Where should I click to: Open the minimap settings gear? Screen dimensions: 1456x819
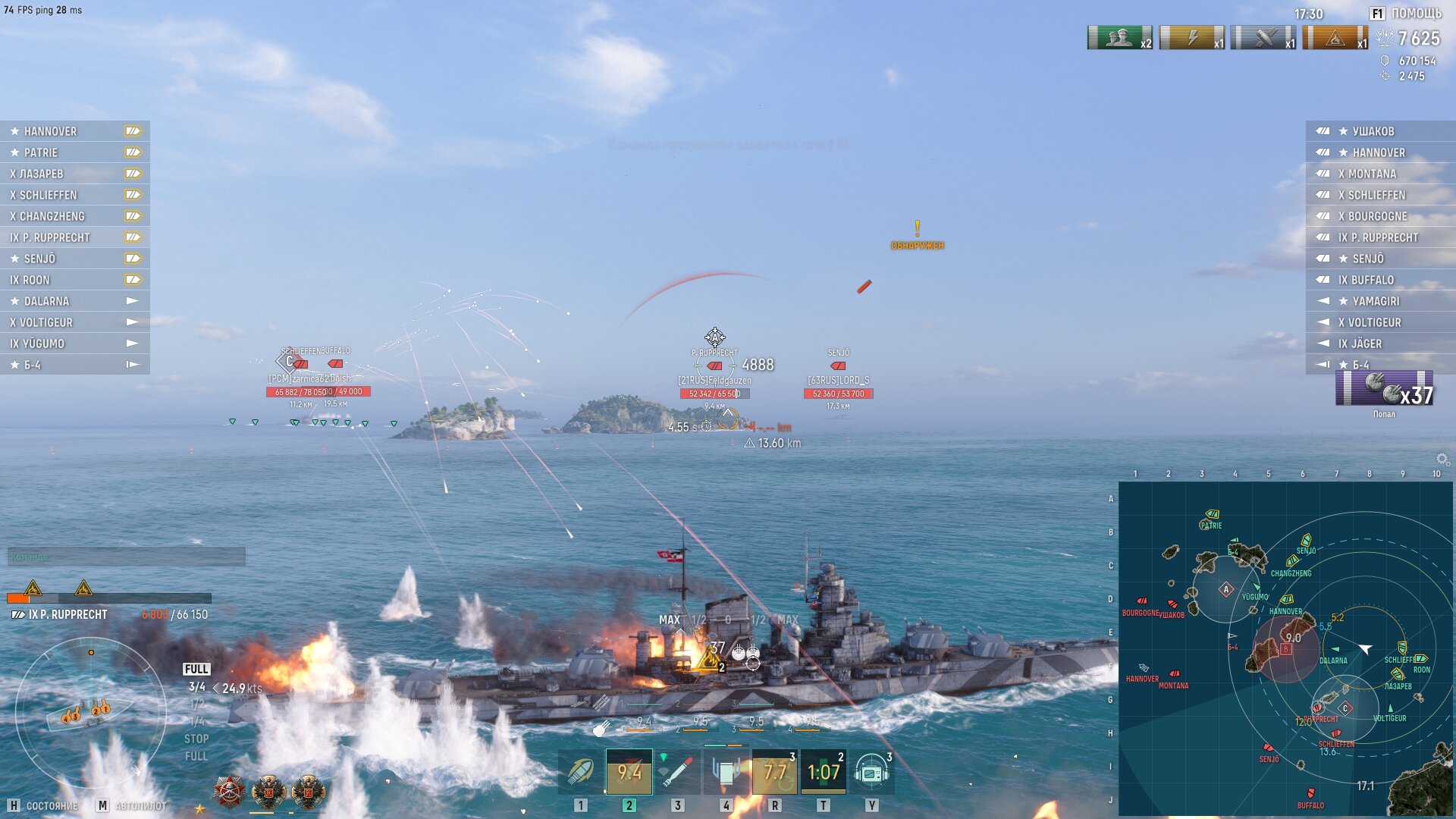coord(1442,460)
